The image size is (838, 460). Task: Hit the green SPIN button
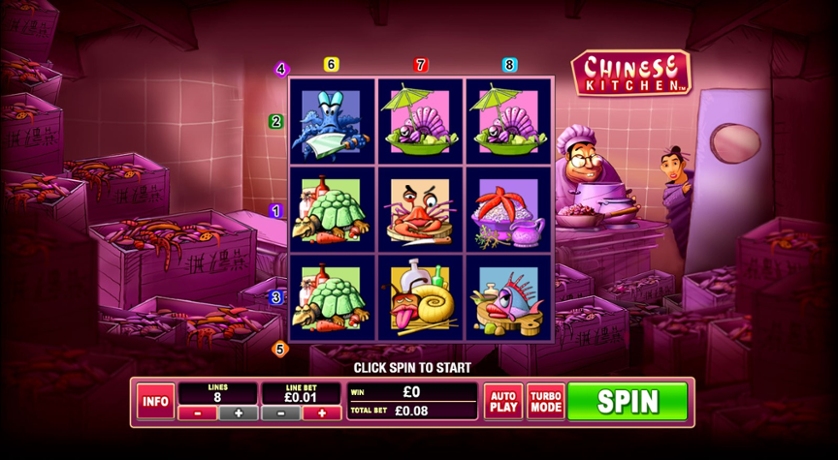[628, 401]
